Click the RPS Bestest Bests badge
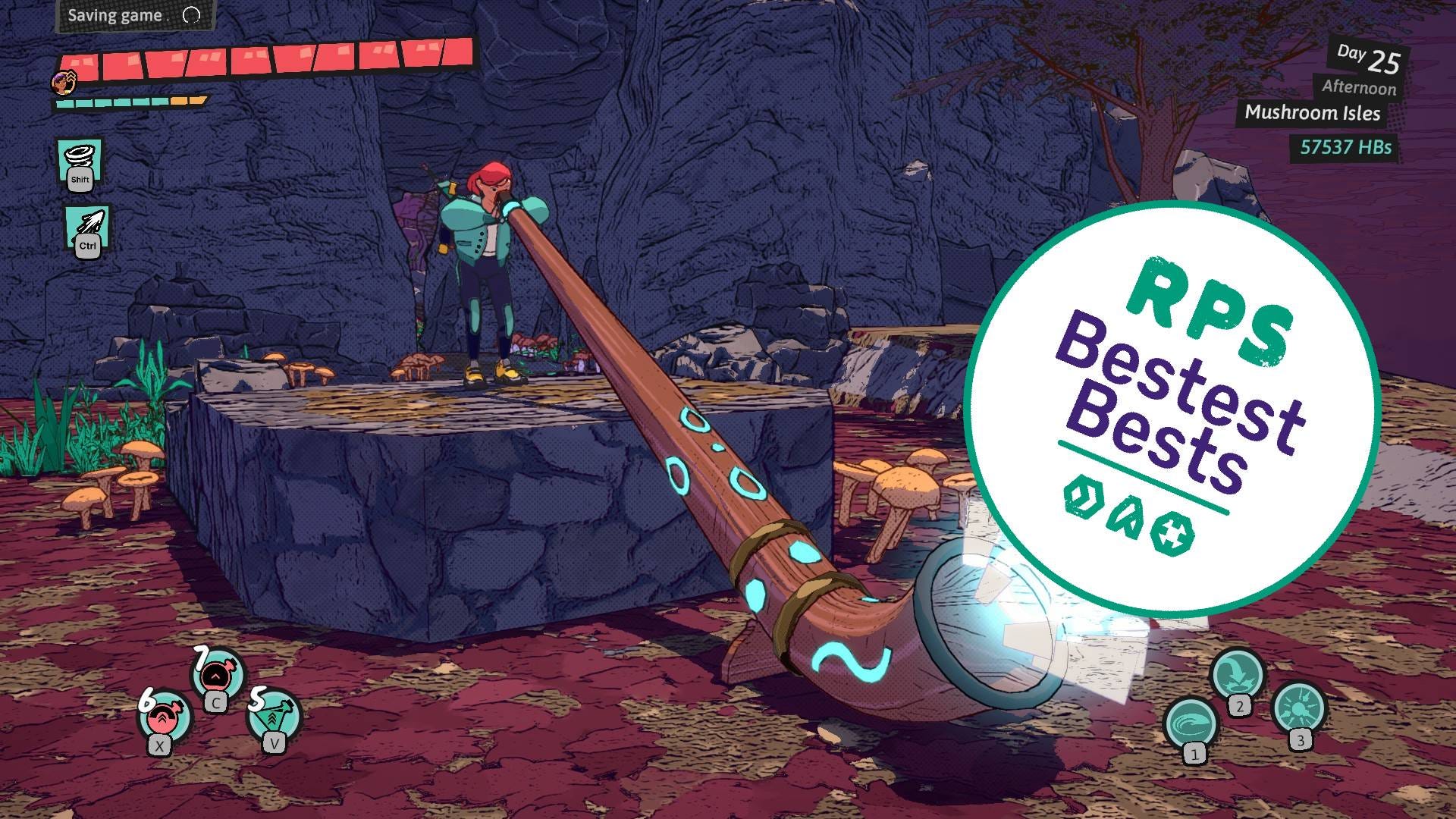Screen dimensions: 1456x819 pos(1172,408)
